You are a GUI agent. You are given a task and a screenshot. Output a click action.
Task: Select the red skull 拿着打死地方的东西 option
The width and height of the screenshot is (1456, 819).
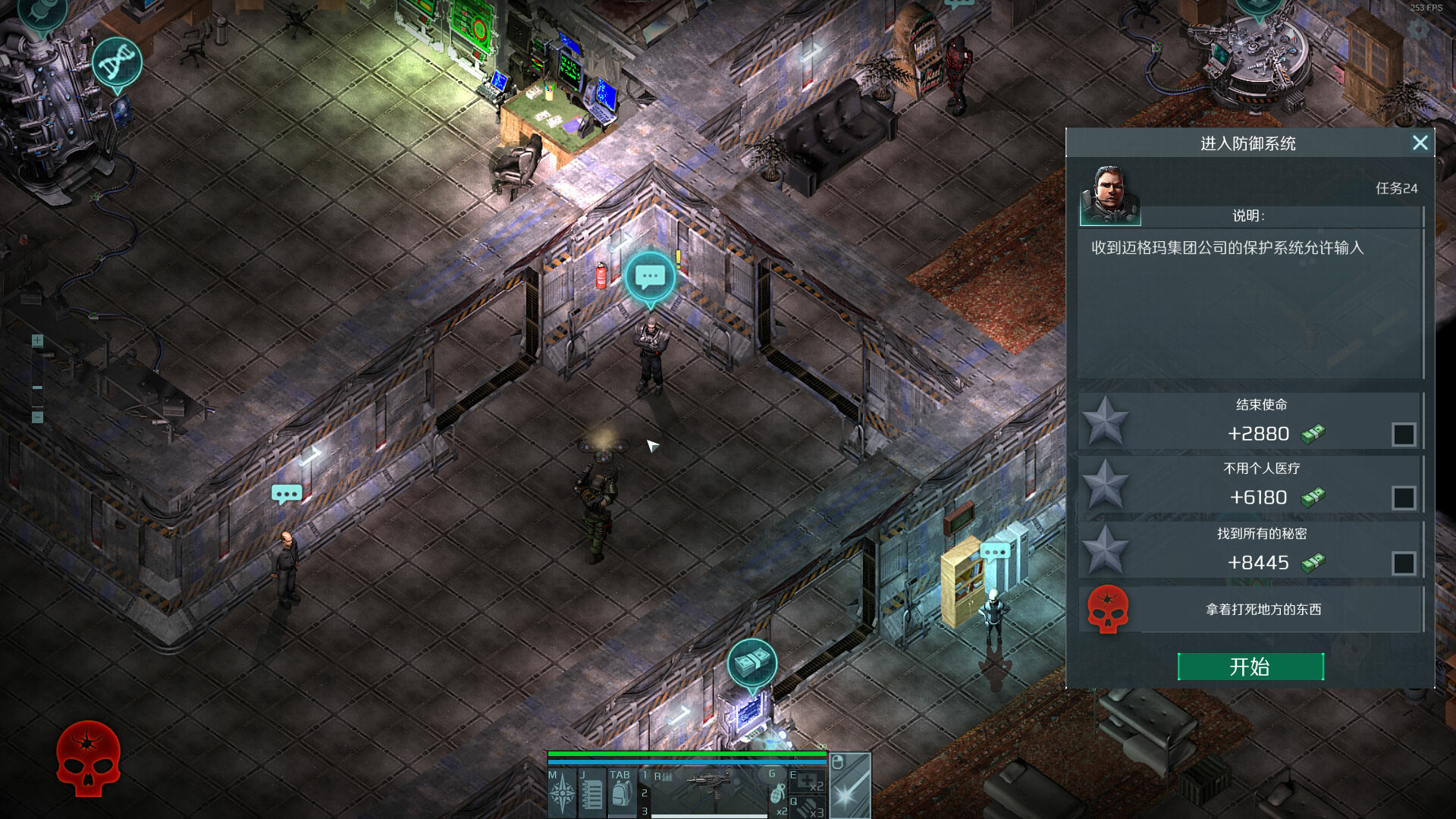(1108, 609)
